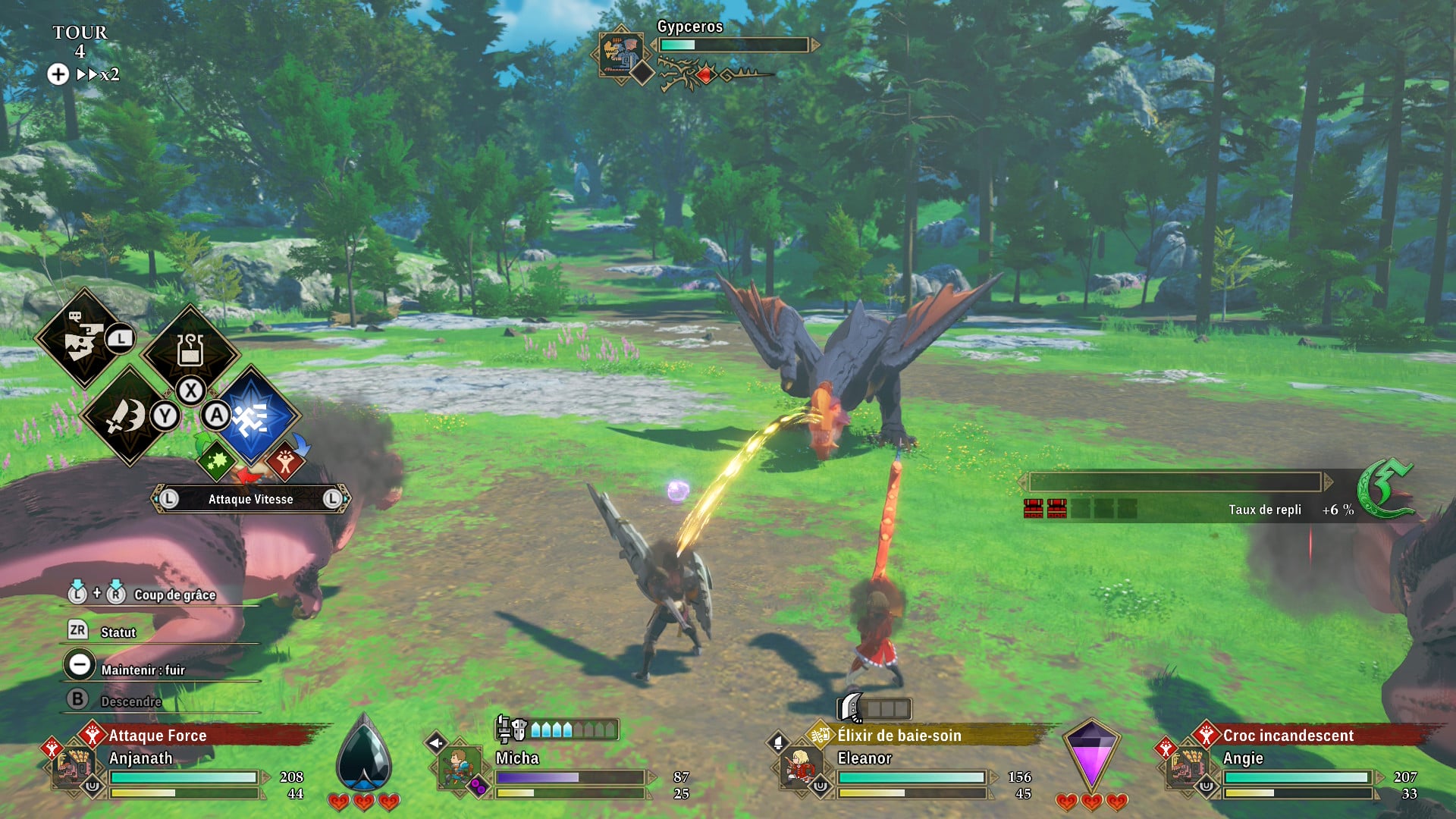Target the Gypceros enemy portrait

620,53
